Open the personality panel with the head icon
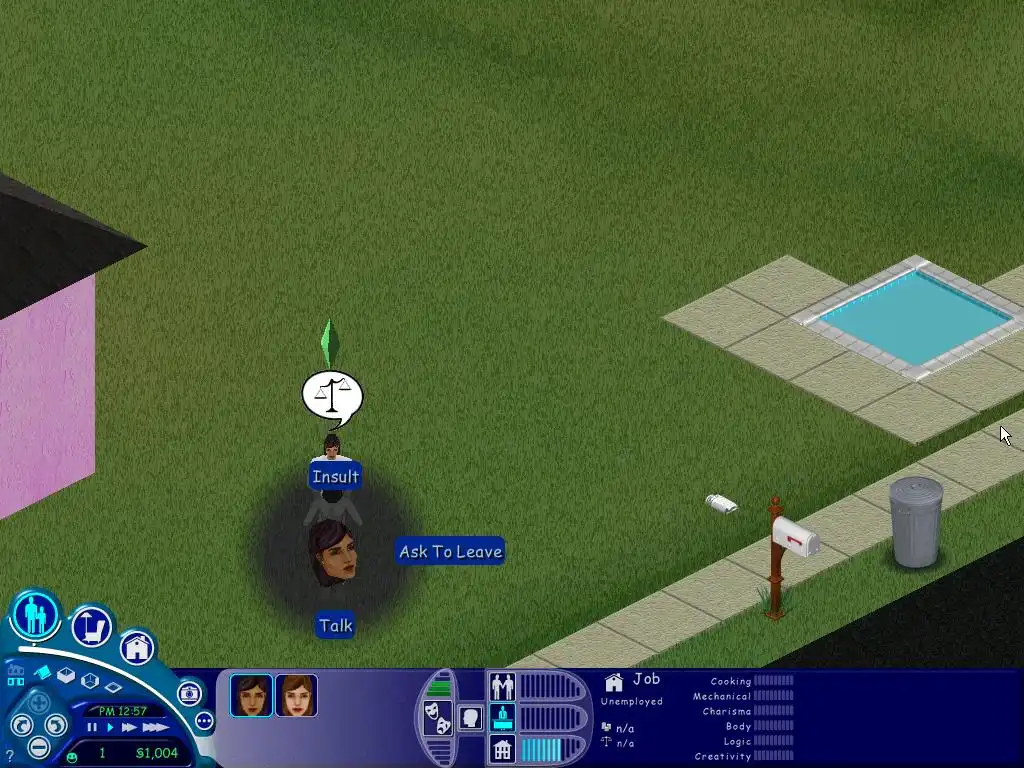 tap(470, 717)
